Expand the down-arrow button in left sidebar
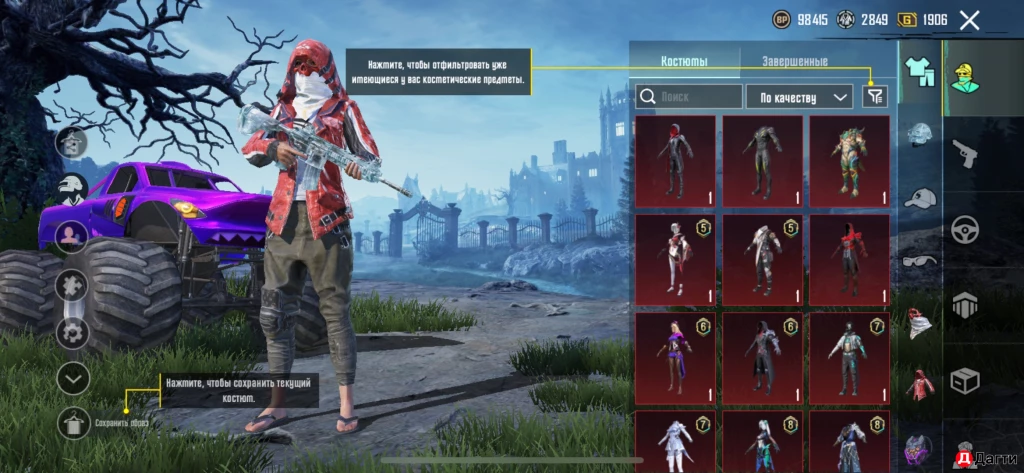The height and width of the screenshot is (473, 1024). point(74,378)
